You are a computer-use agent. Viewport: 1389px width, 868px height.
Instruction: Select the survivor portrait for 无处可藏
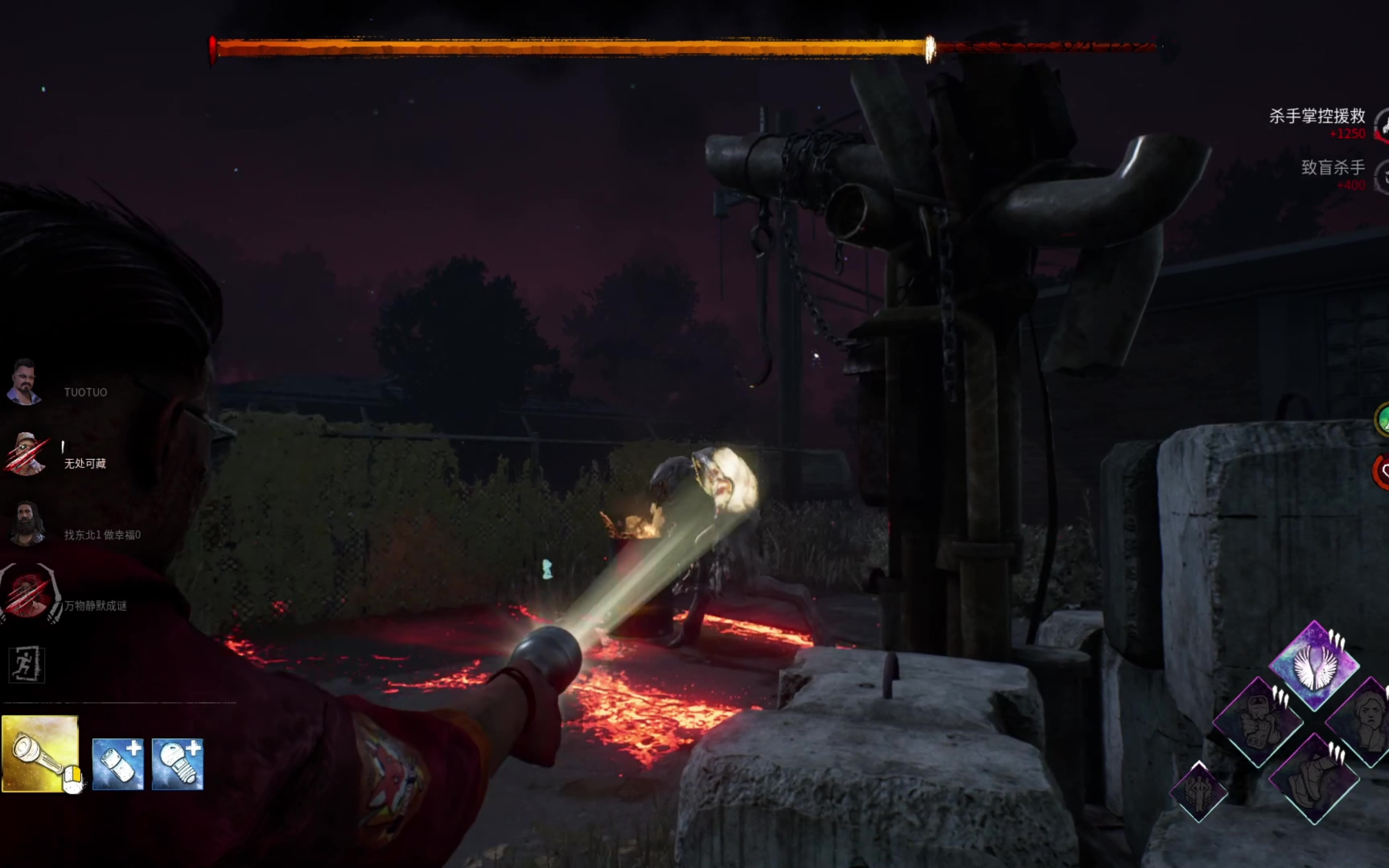click(25, 454)
